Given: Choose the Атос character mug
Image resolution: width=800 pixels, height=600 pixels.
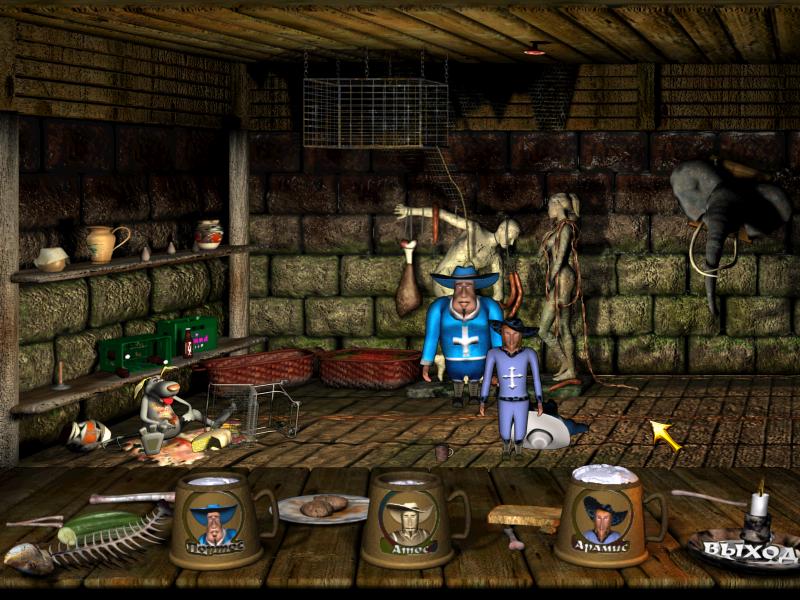Looking at the screenshot, I should pos(410,520).
